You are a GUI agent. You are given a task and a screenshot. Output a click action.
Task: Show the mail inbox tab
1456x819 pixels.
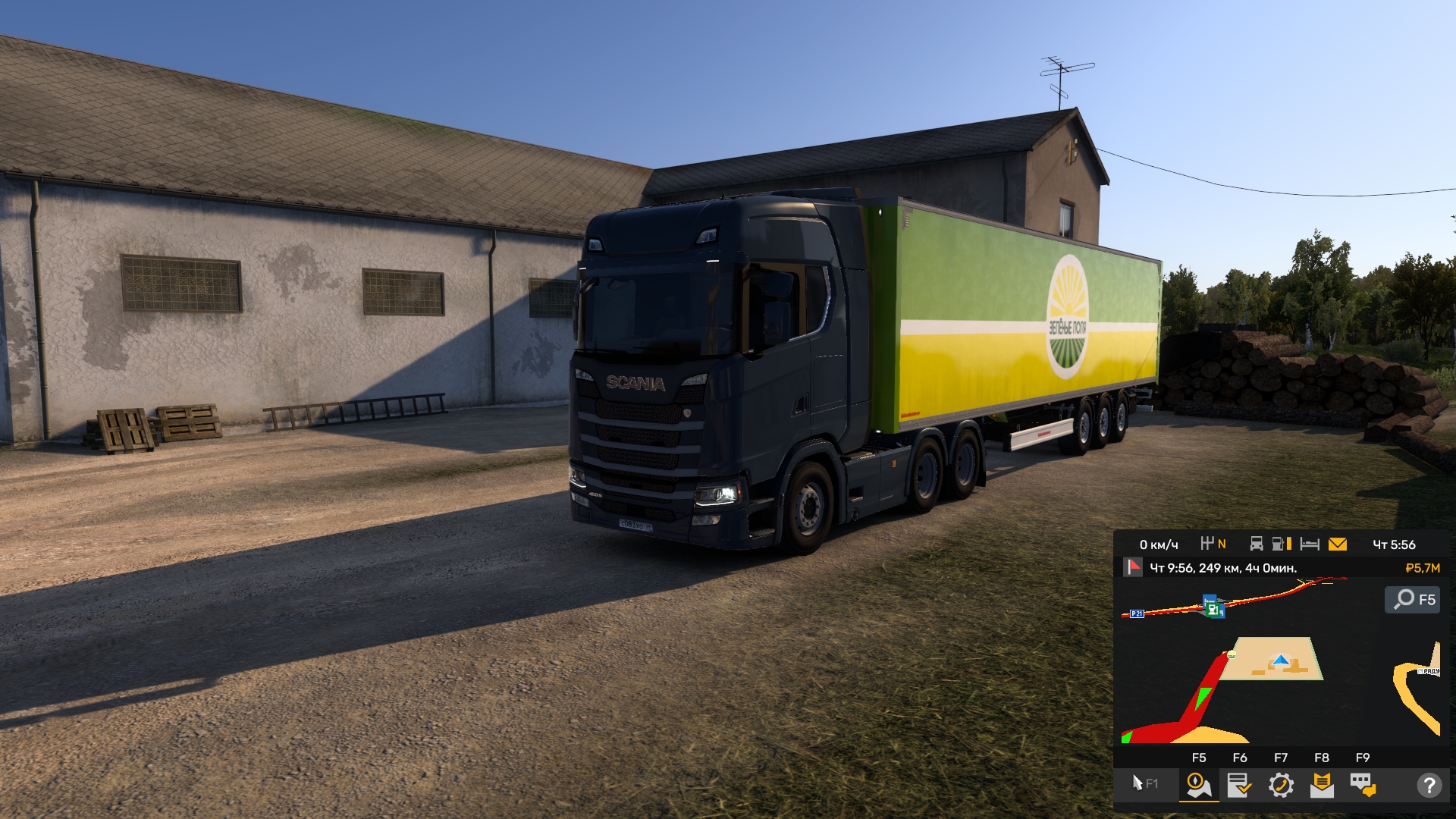[1322, 785]
